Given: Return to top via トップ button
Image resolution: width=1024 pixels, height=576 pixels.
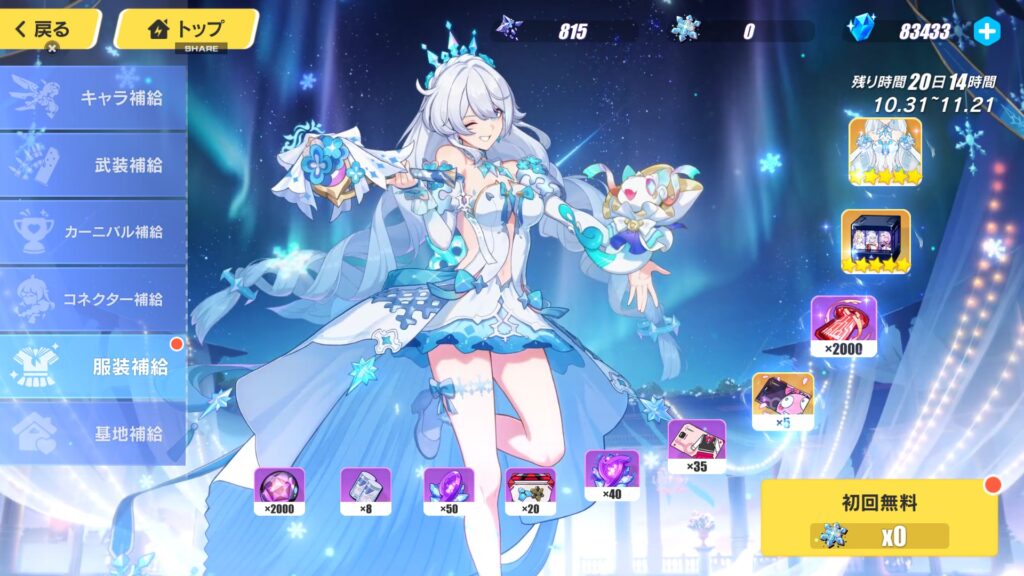Looking at the screenshot, I should 186,29.
